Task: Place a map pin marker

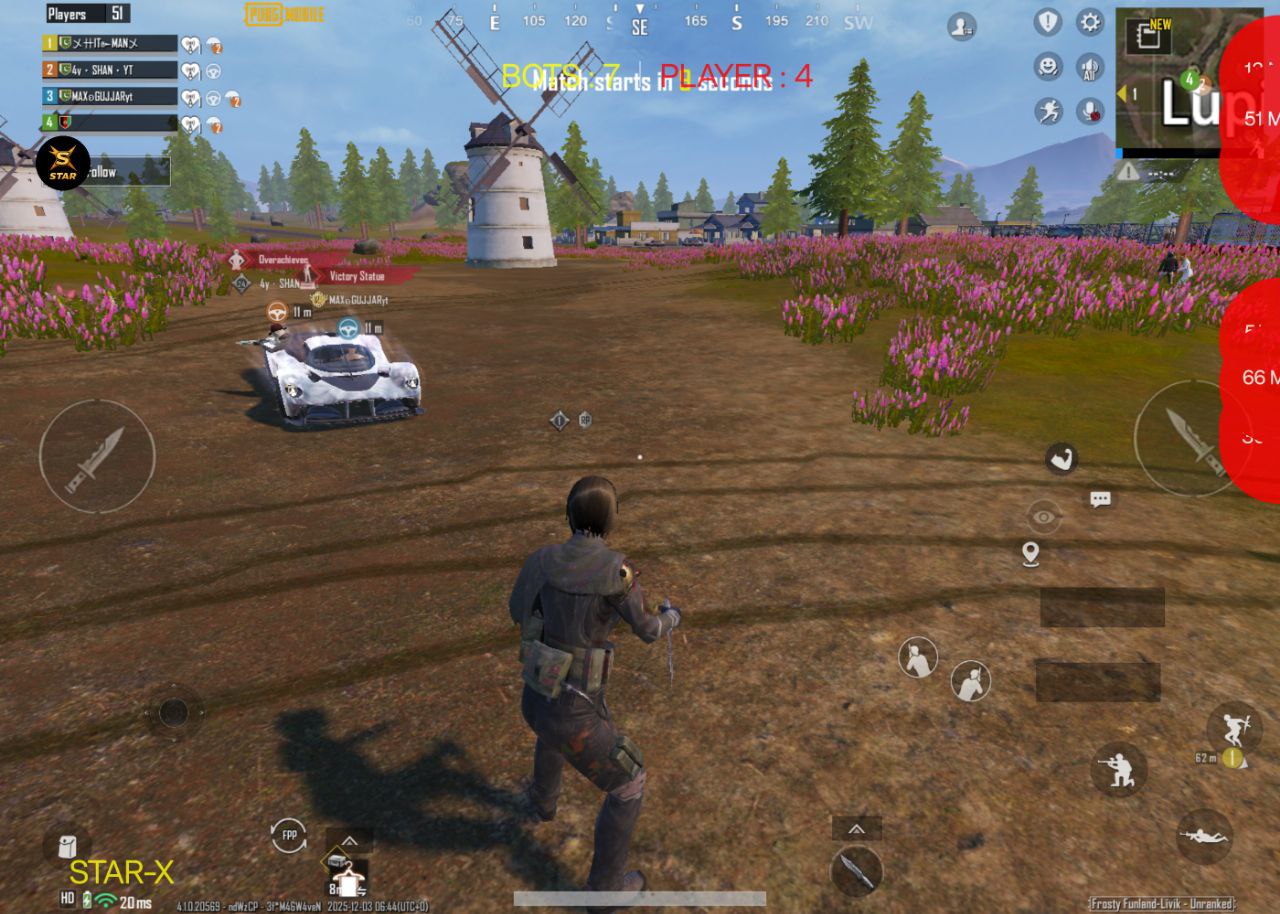Action: pos(1031,553)
